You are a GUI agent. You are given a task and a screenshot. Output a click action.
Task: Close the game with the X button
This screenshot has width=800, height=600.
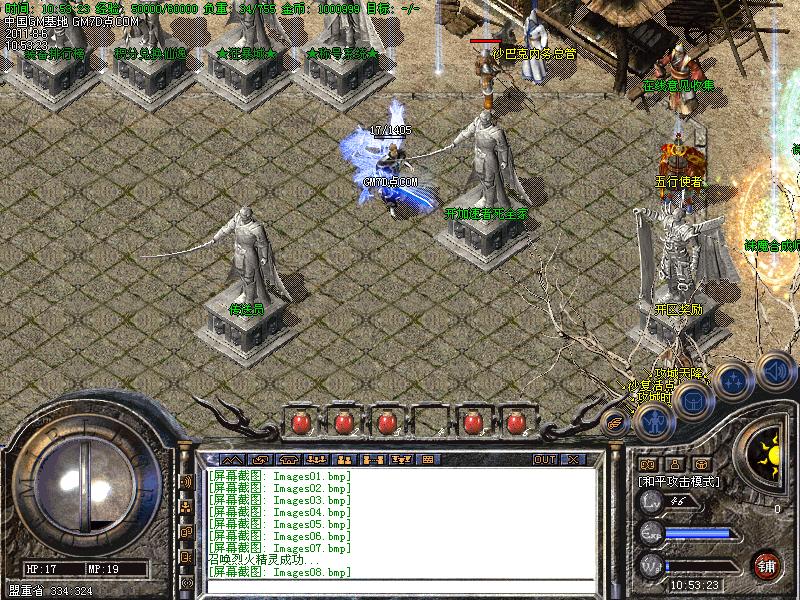pos(573,459)
